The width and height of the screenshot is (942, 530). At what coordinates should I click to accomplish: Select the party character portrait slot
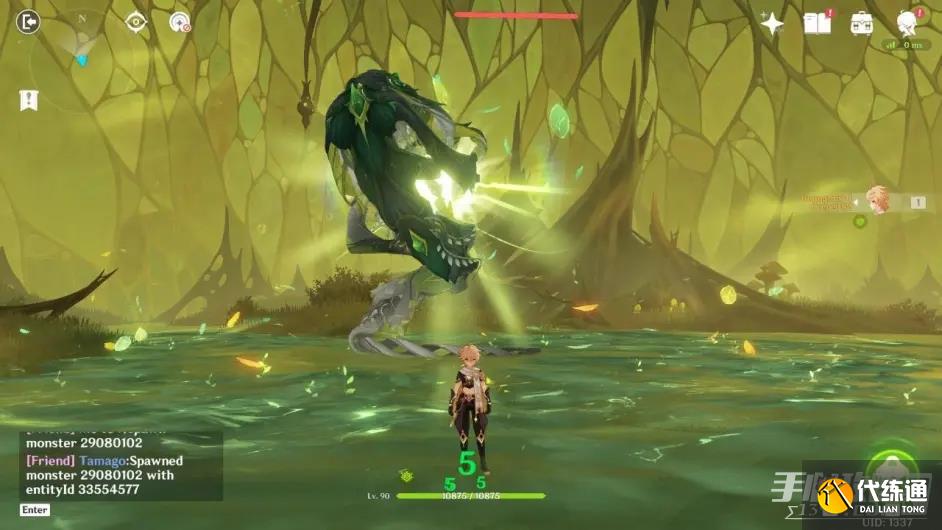(x=878, y=199)
